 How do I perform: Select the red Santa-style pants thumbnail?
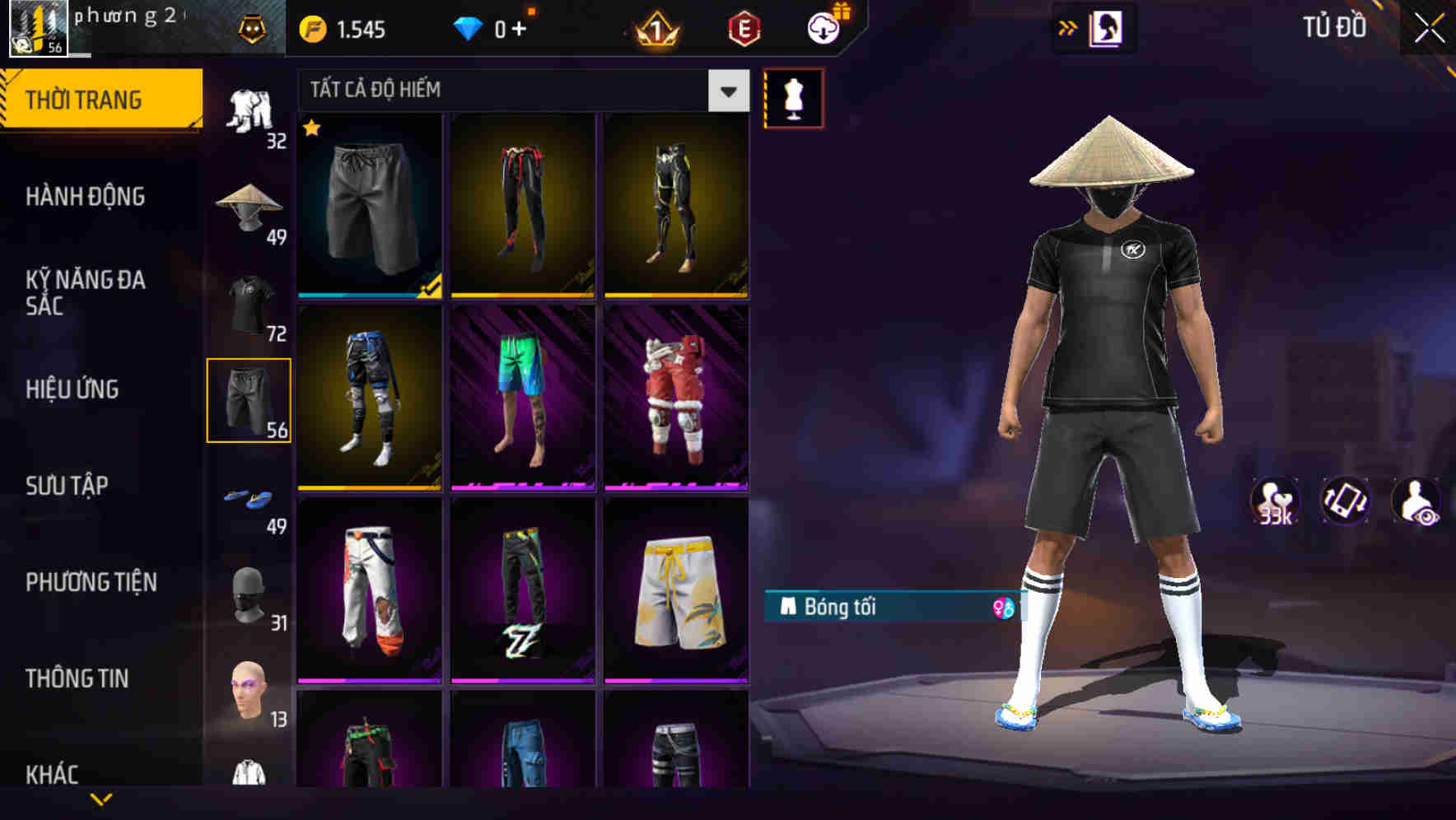coord(675,403)
